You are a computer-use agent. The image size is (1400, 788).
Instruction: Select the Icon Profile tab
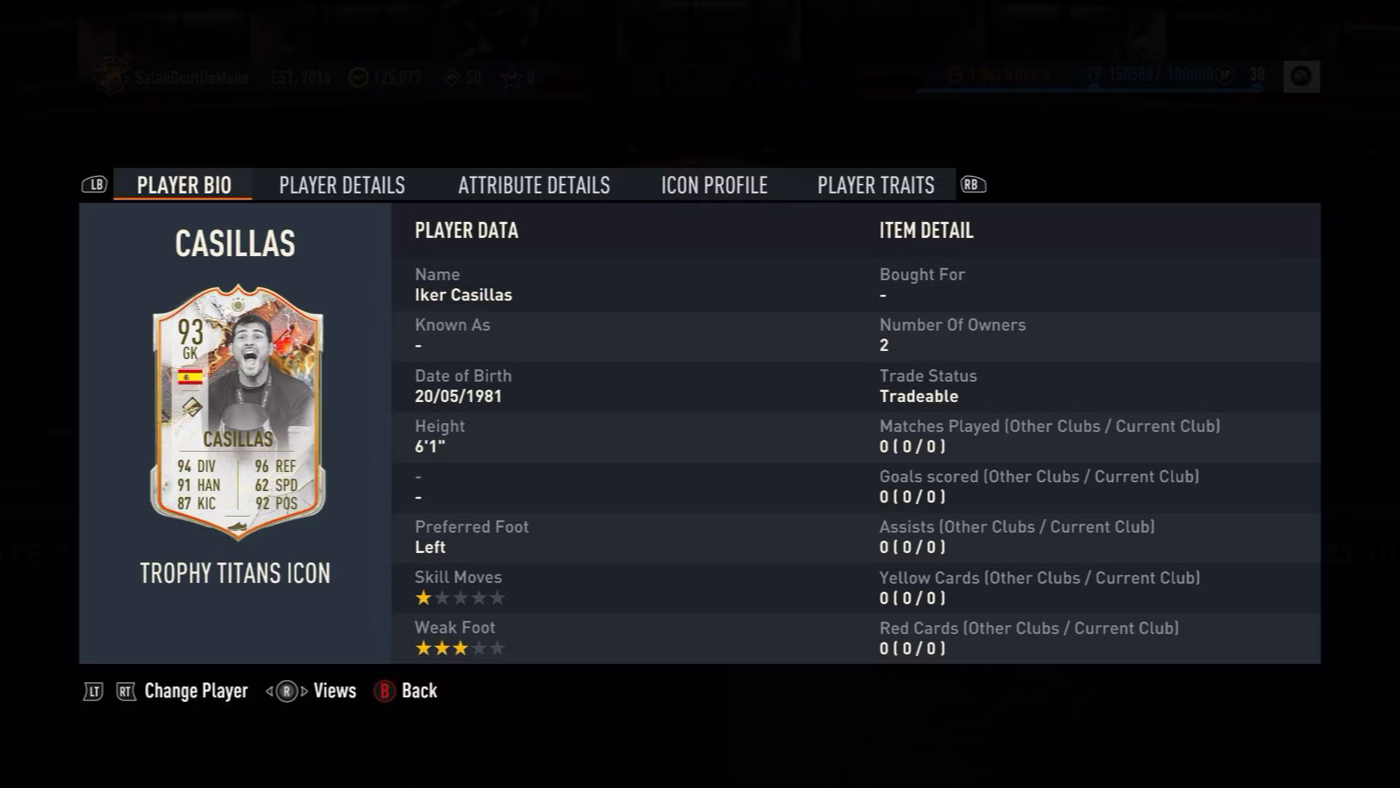[x=714, y=185]
